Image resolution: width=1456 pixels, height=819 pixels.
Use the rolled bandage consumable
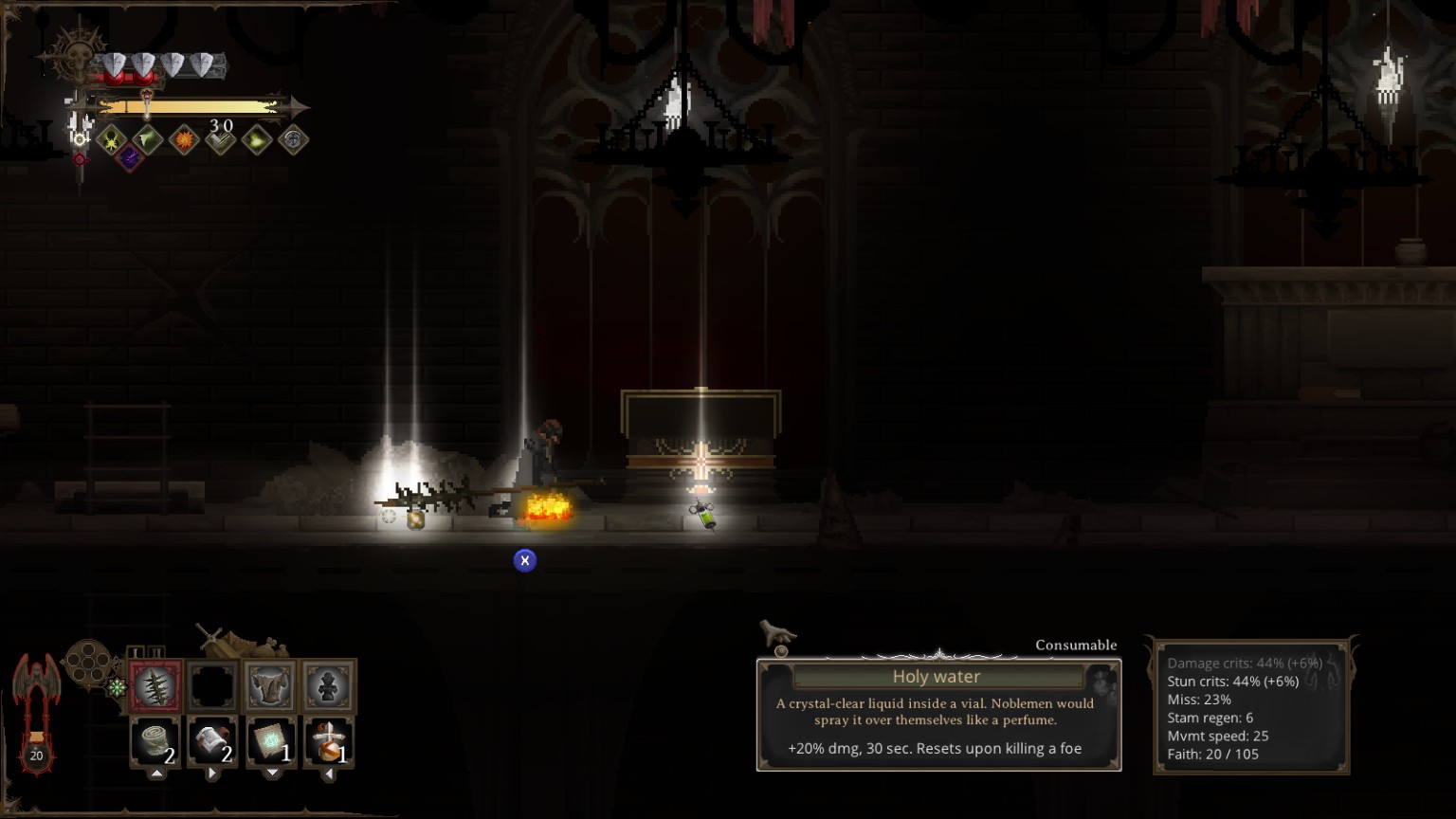click(x=155, y=740)
